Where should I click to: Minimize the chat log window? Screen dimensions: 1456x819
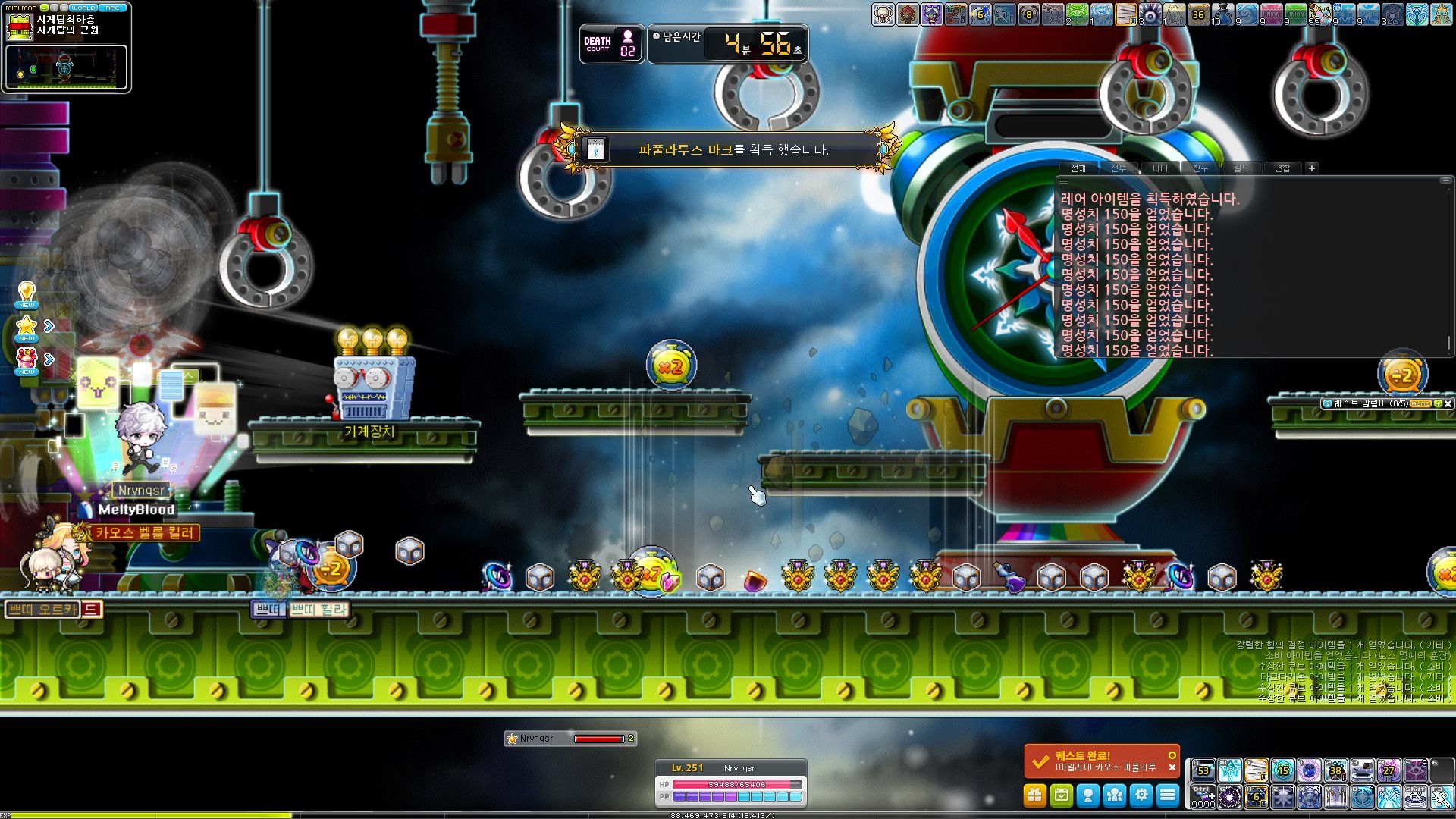click(1445, 180)
